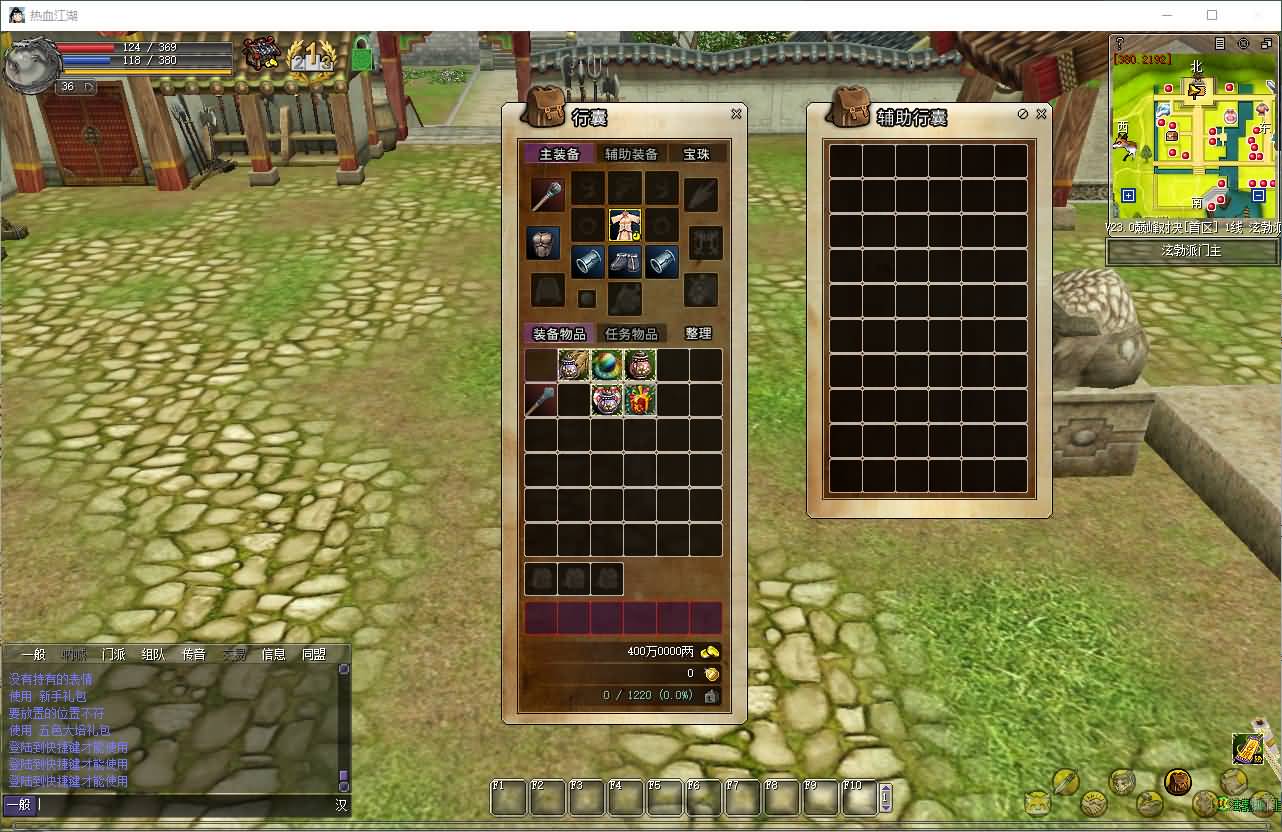Select the equipped boots slot
The width and height of the screenshot is (1282, 832).
625,262
